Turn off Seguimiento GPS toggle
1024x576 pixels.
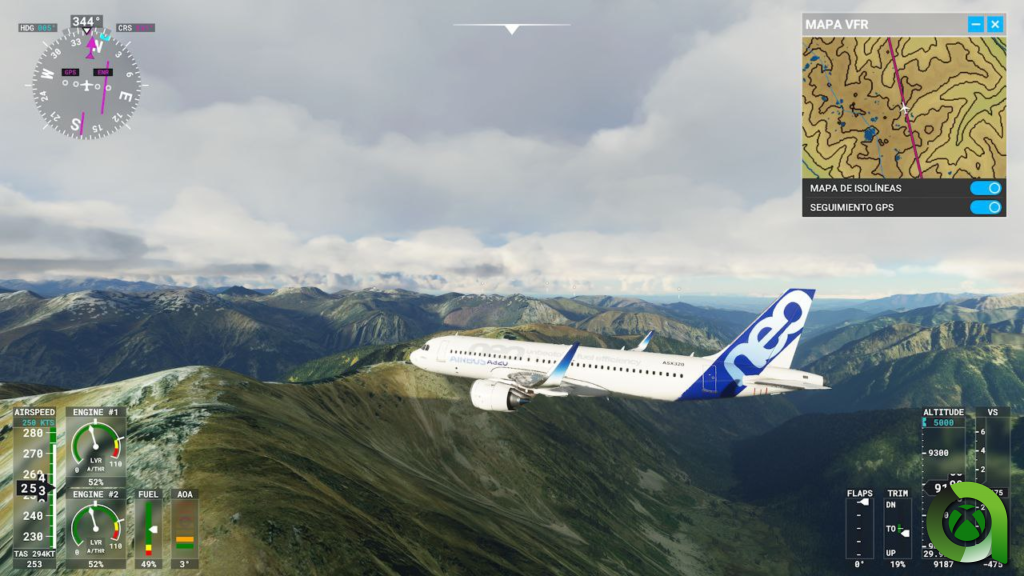point(985,207)
